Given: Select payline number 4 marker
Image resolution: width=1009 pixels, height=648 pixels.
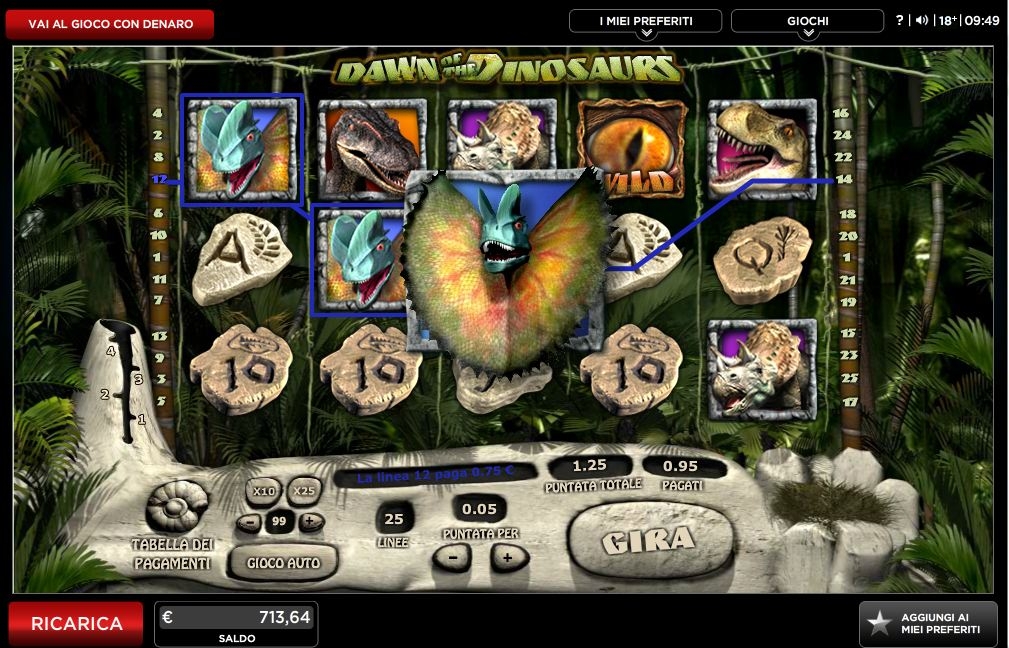Looking at the screenshot, I should (157, 114).
